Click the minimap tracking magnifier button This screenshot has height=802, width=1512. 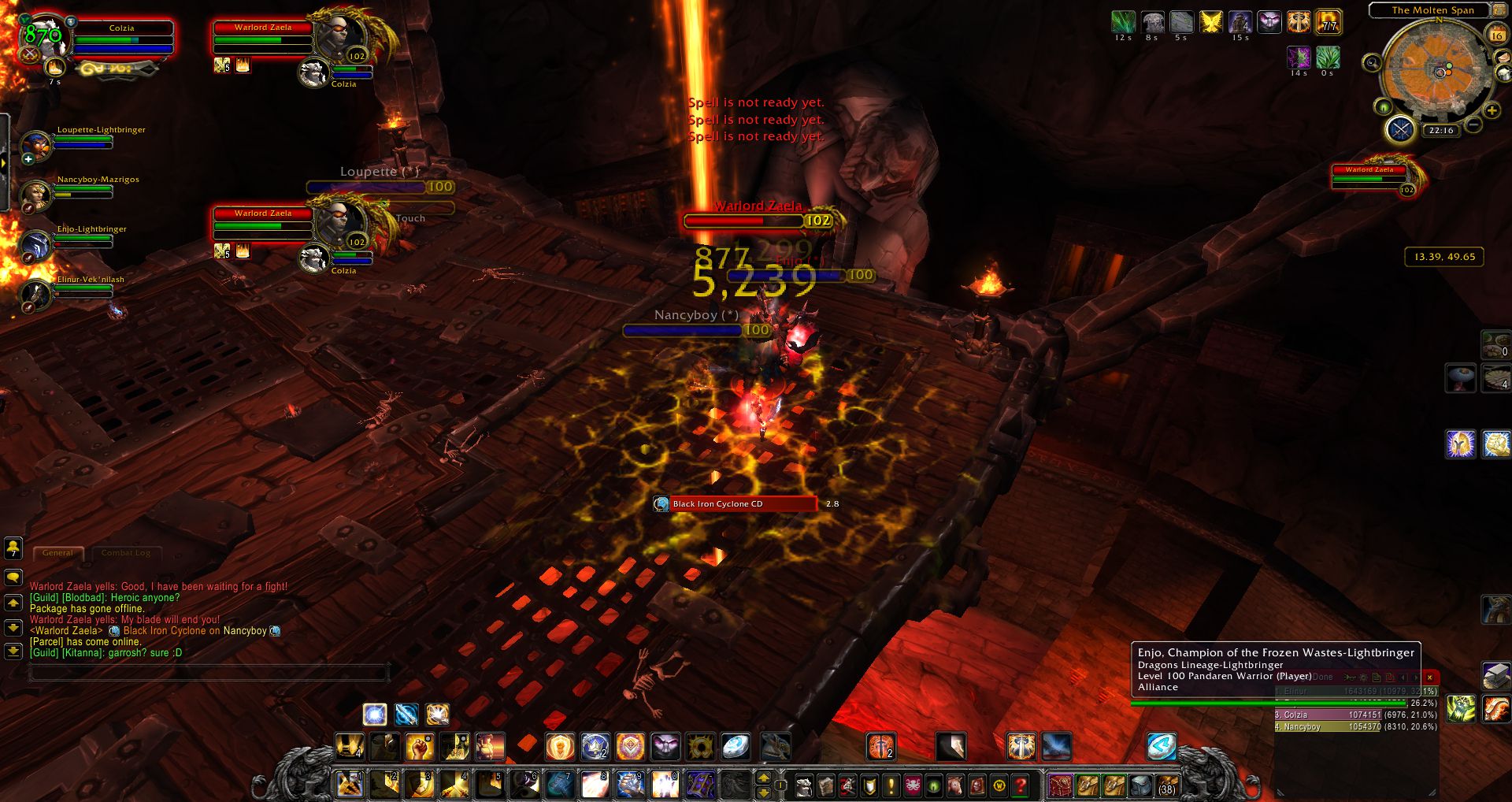point(1372,63)
